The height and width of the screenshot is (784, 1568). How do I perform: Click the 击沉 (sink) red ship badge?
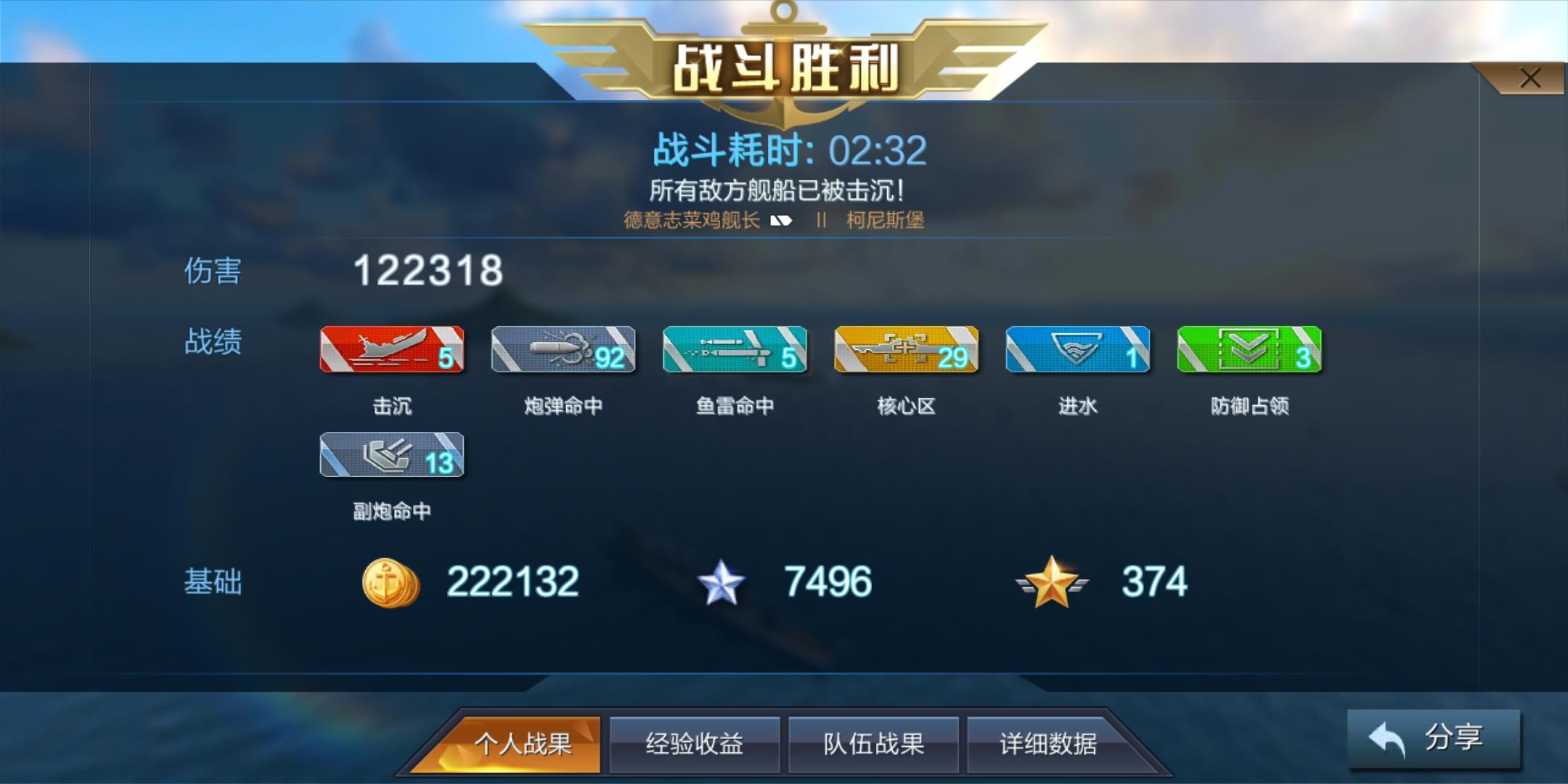[x=392, y=351]
